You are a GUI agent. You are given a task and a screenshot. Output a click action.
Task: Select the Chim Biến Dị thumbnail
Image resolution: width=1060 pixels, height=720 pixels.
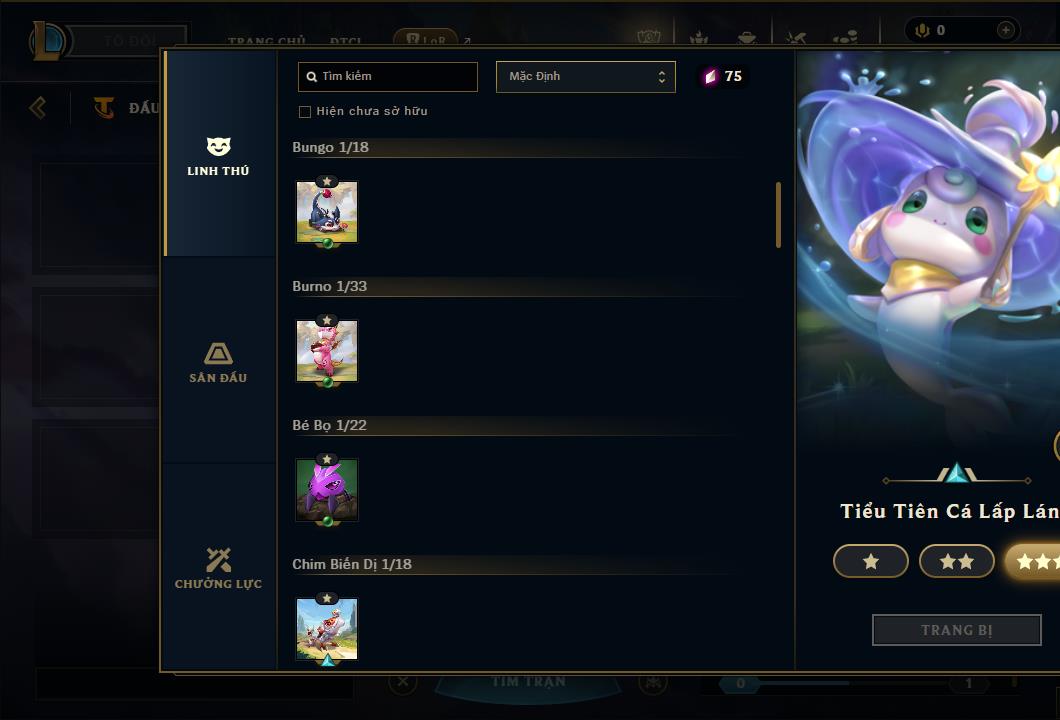tap(327, 629)
